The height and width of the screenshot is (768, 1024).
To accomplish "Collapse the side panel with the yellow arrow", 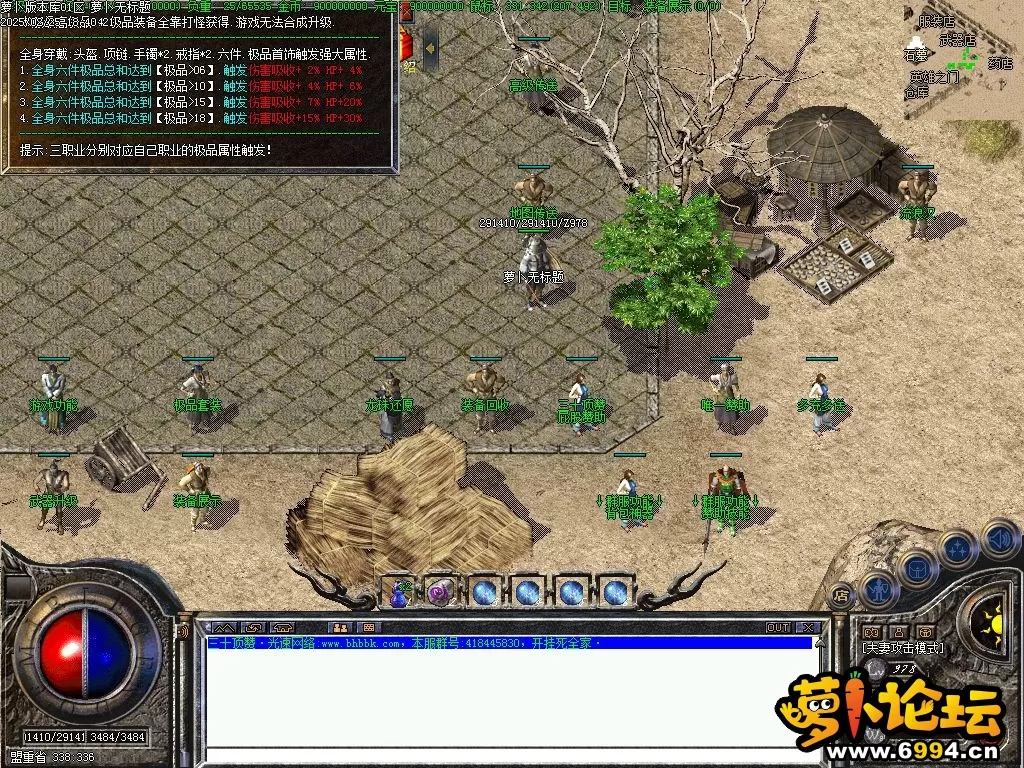I will 431,46.
